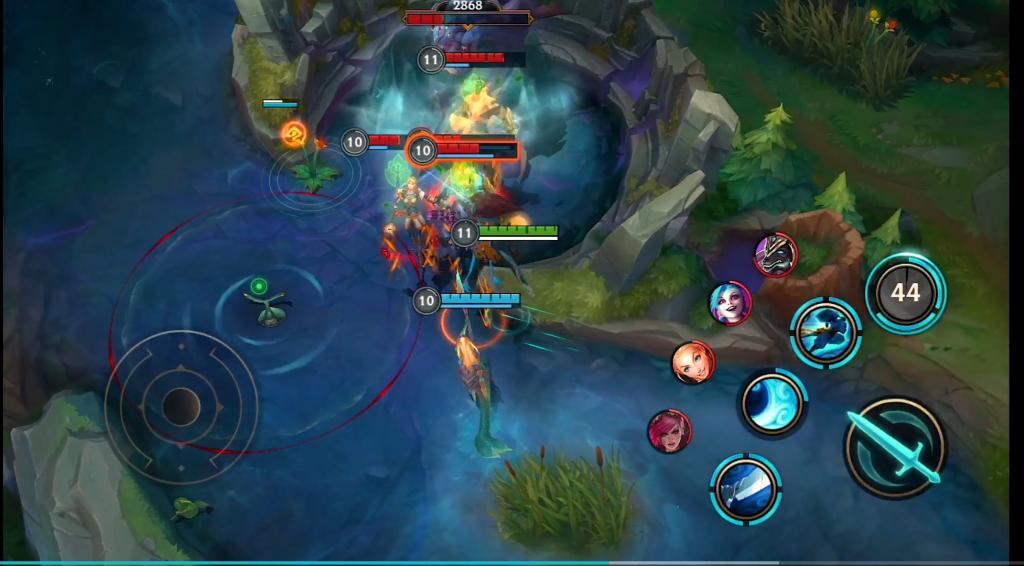
Task: Target the Vi pink-haired champion portrait
Action: 669,431
